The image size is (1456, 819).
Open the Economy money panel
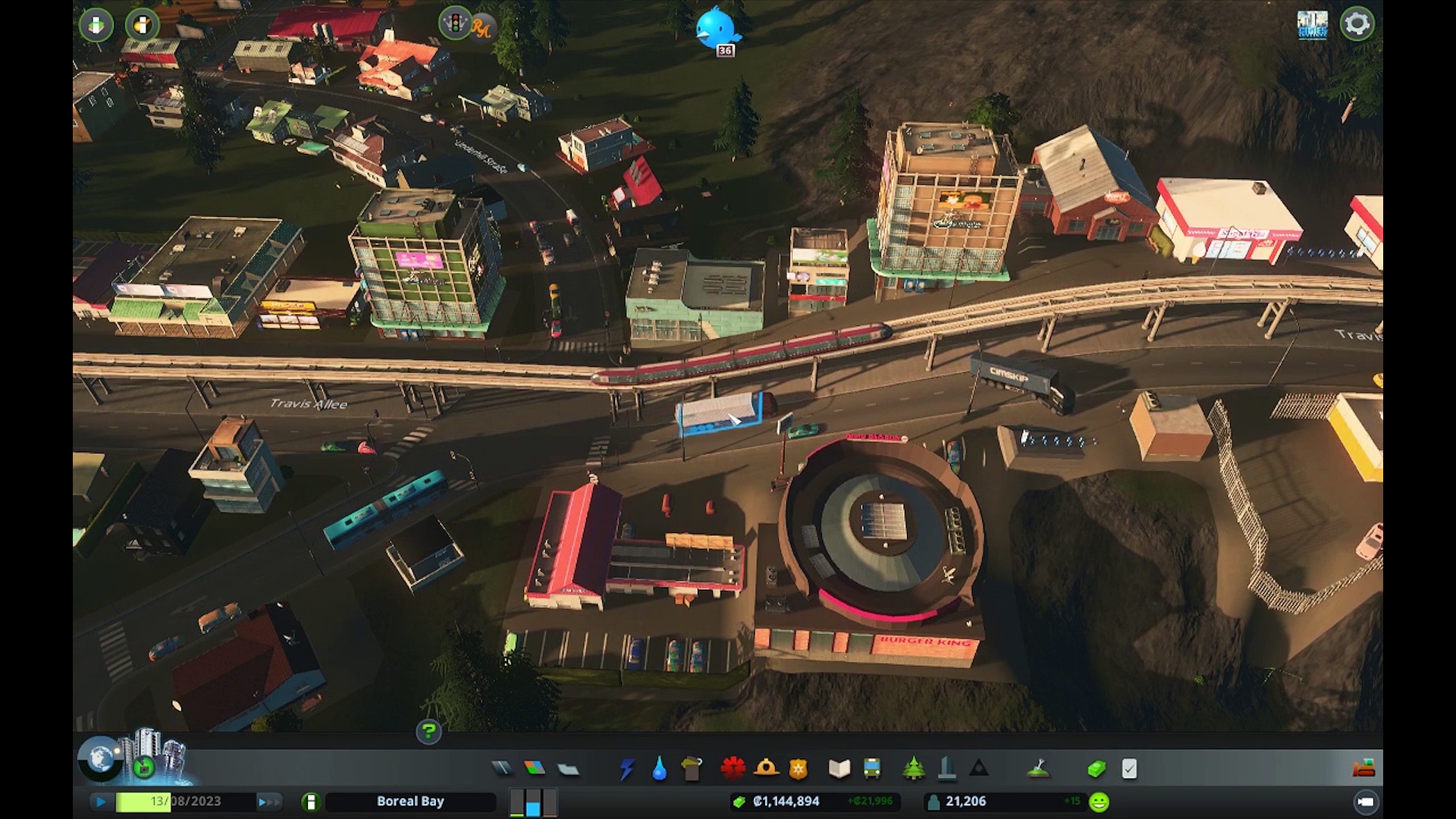[1097, 769]
